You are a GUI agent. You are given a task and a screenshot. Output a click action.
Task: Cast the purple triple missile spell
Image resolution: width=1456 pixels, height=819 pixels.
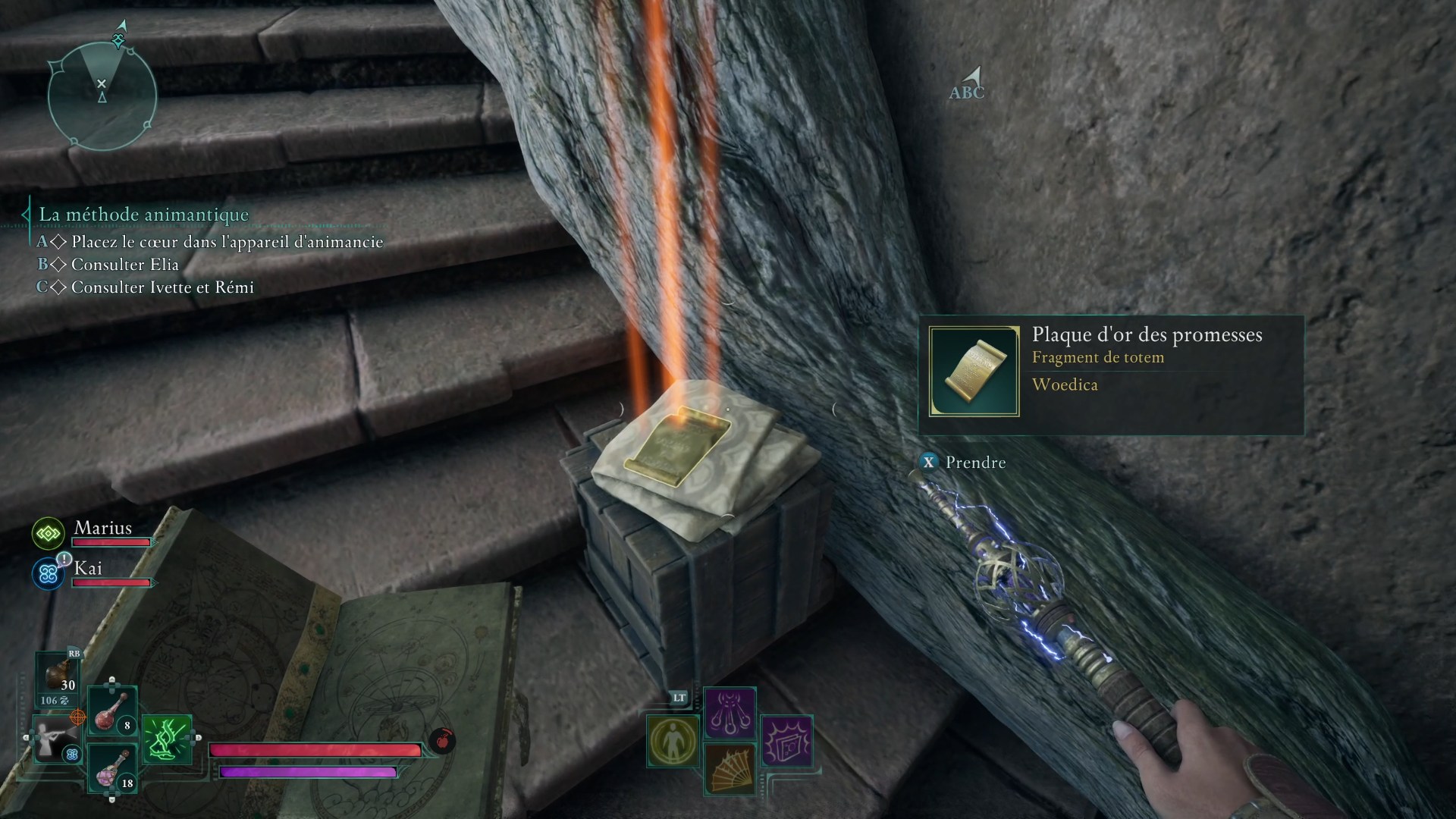point(730,712)
